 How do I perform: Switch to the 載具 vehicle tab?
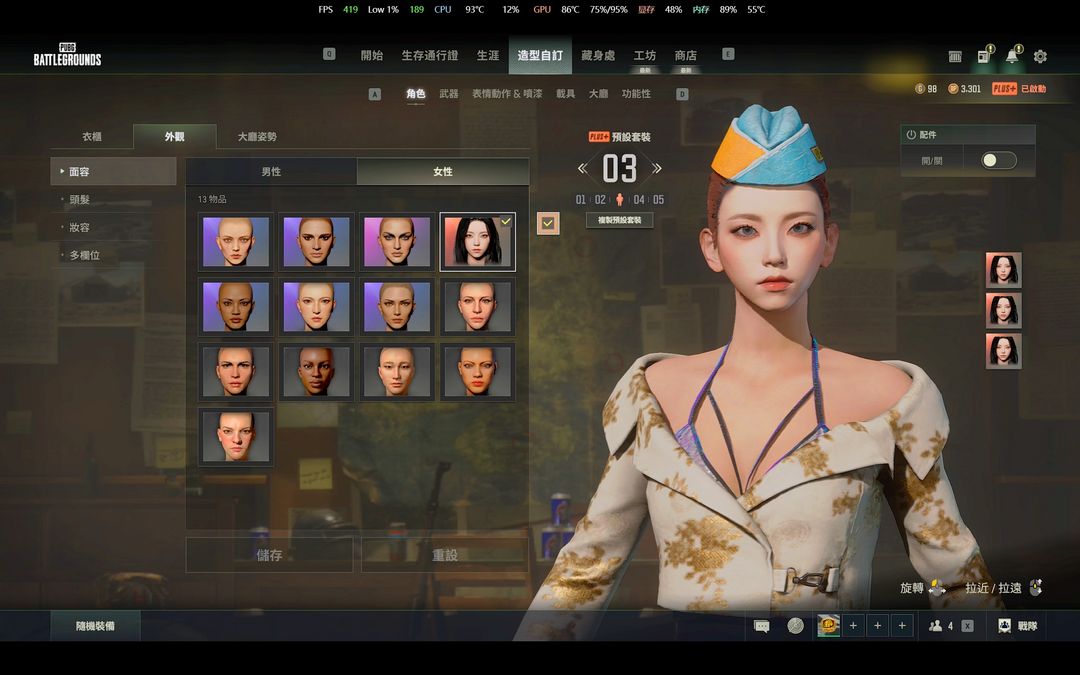(566, 94)
